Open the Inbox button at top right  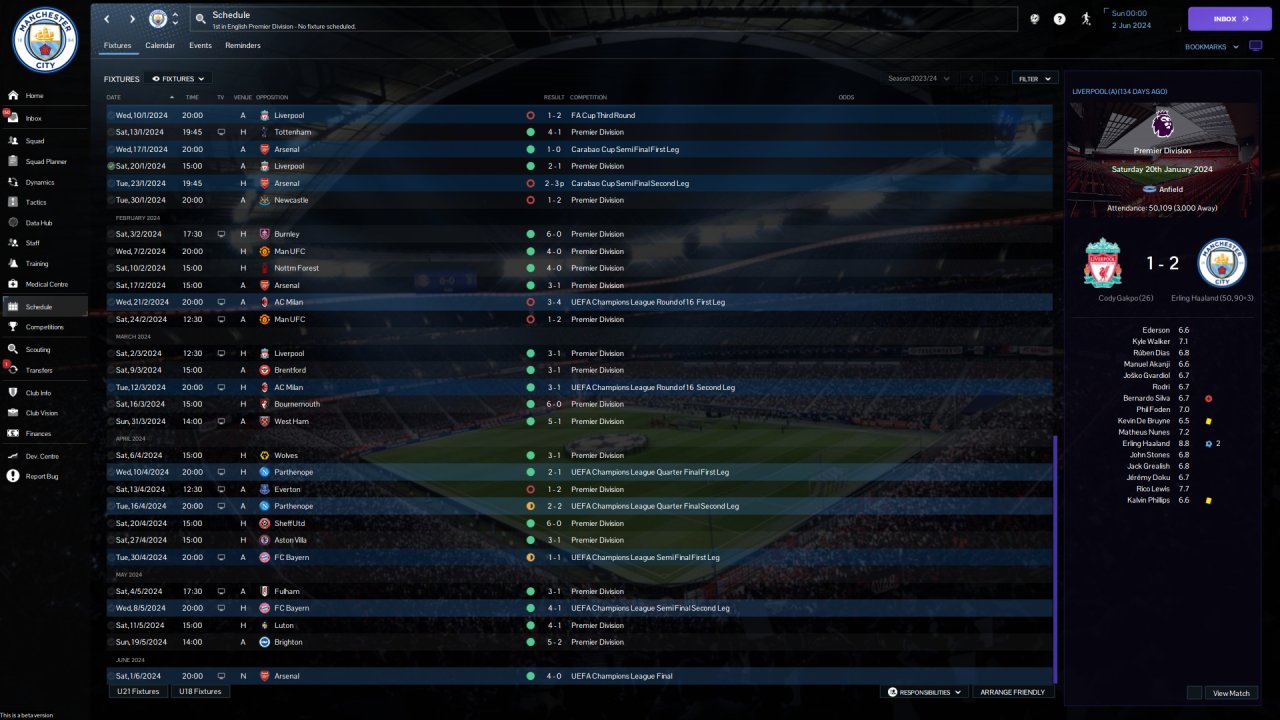(x=1229, y=19)
